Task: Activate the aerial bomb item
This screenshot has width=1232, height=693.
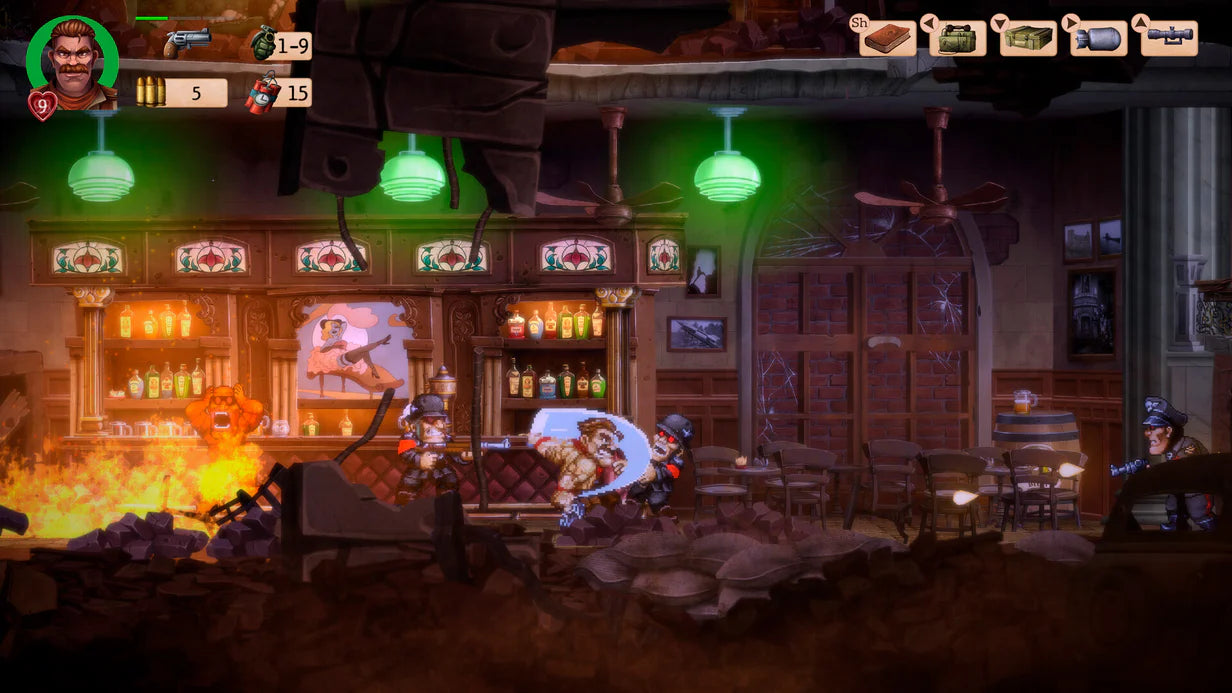Action: pyautogui.click(x=1098, y=39)
